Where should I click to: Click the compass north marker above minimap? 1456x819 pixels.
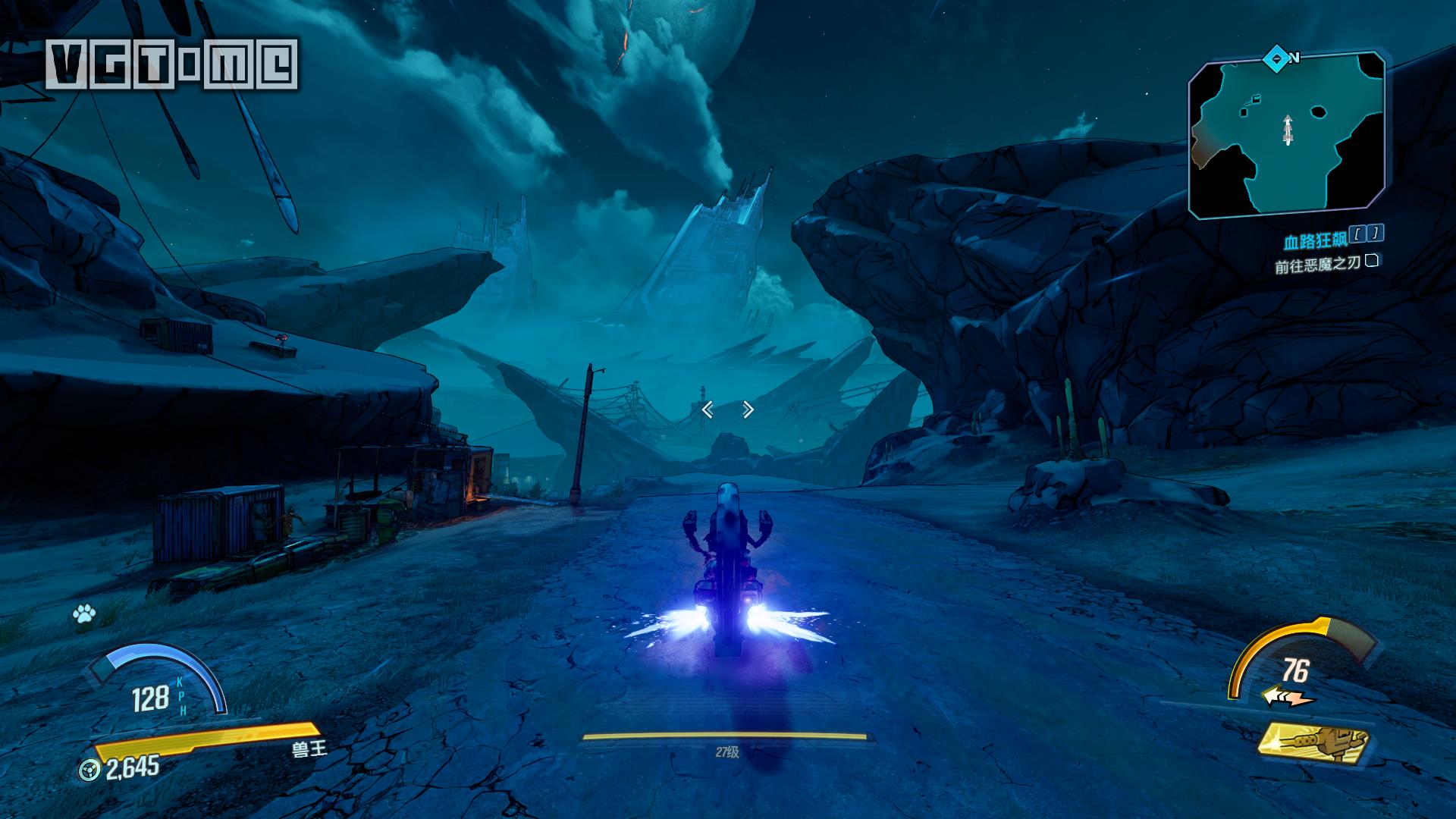pyautogui.click(x=1276, y=57)
